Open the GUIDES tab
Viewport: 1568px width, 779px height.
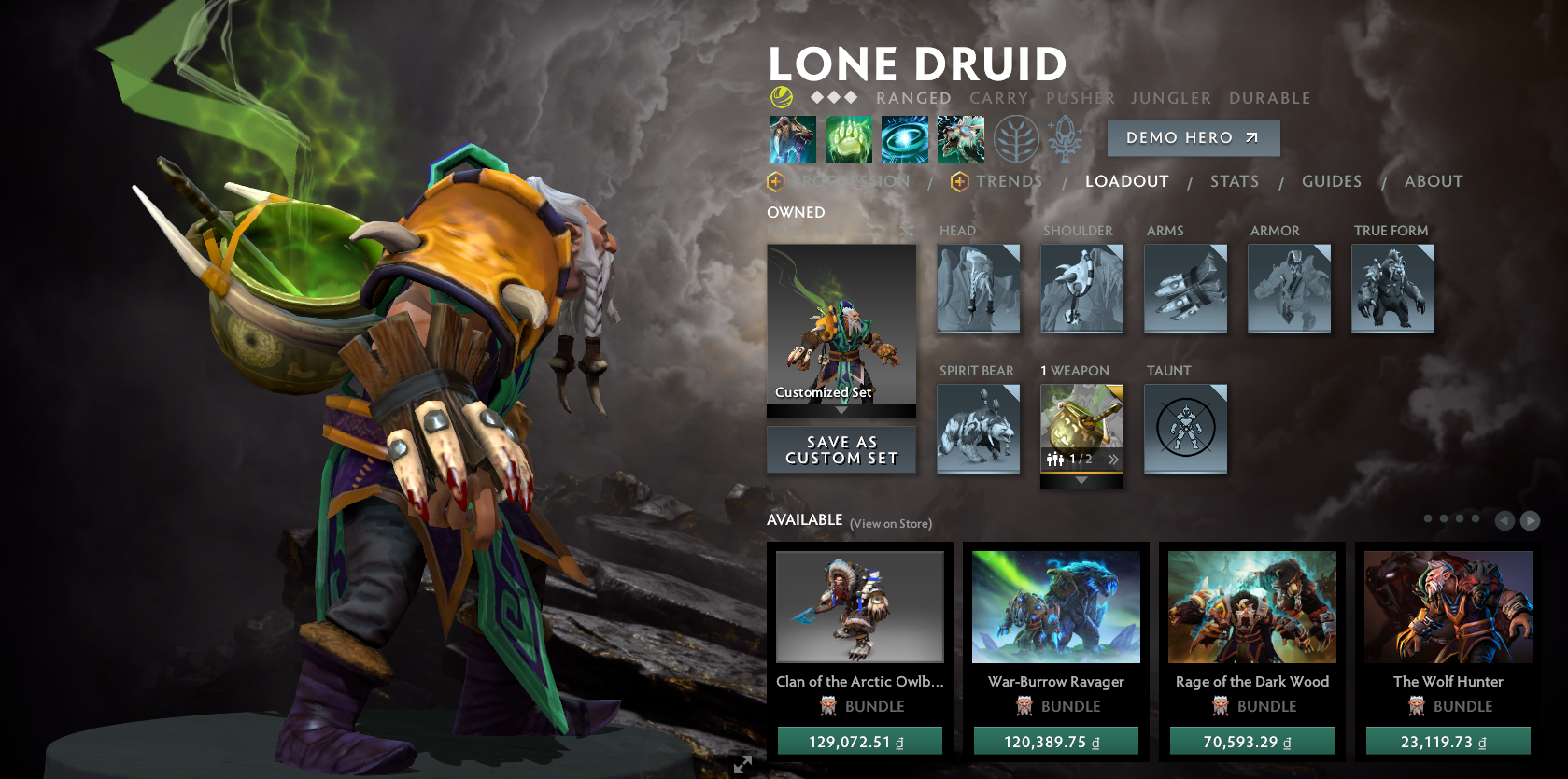(1331, 181)
